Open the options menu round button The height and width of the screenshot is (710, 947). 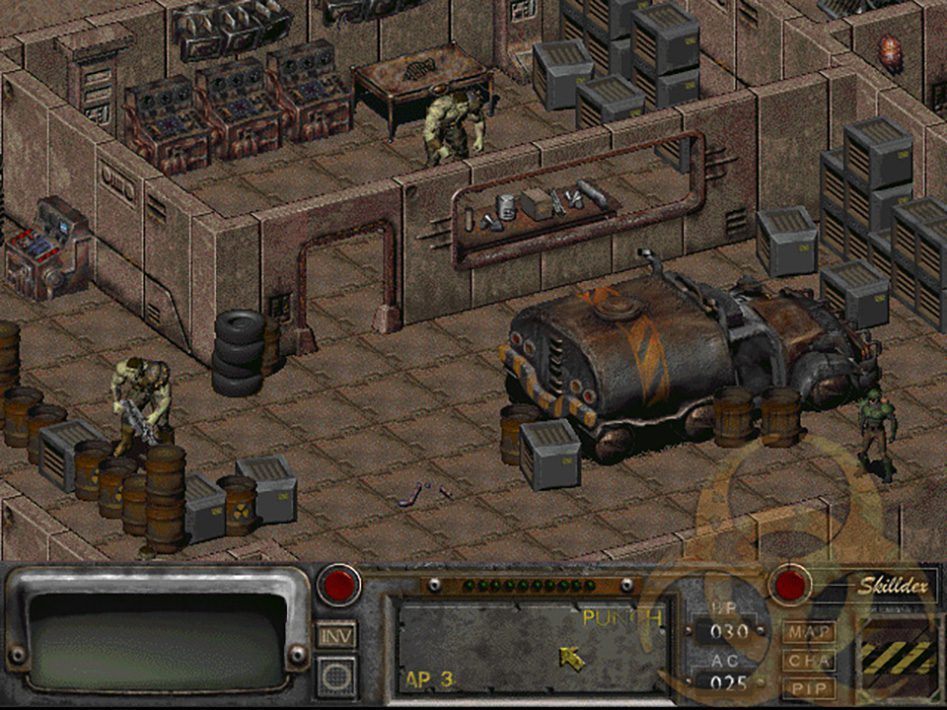337,676
